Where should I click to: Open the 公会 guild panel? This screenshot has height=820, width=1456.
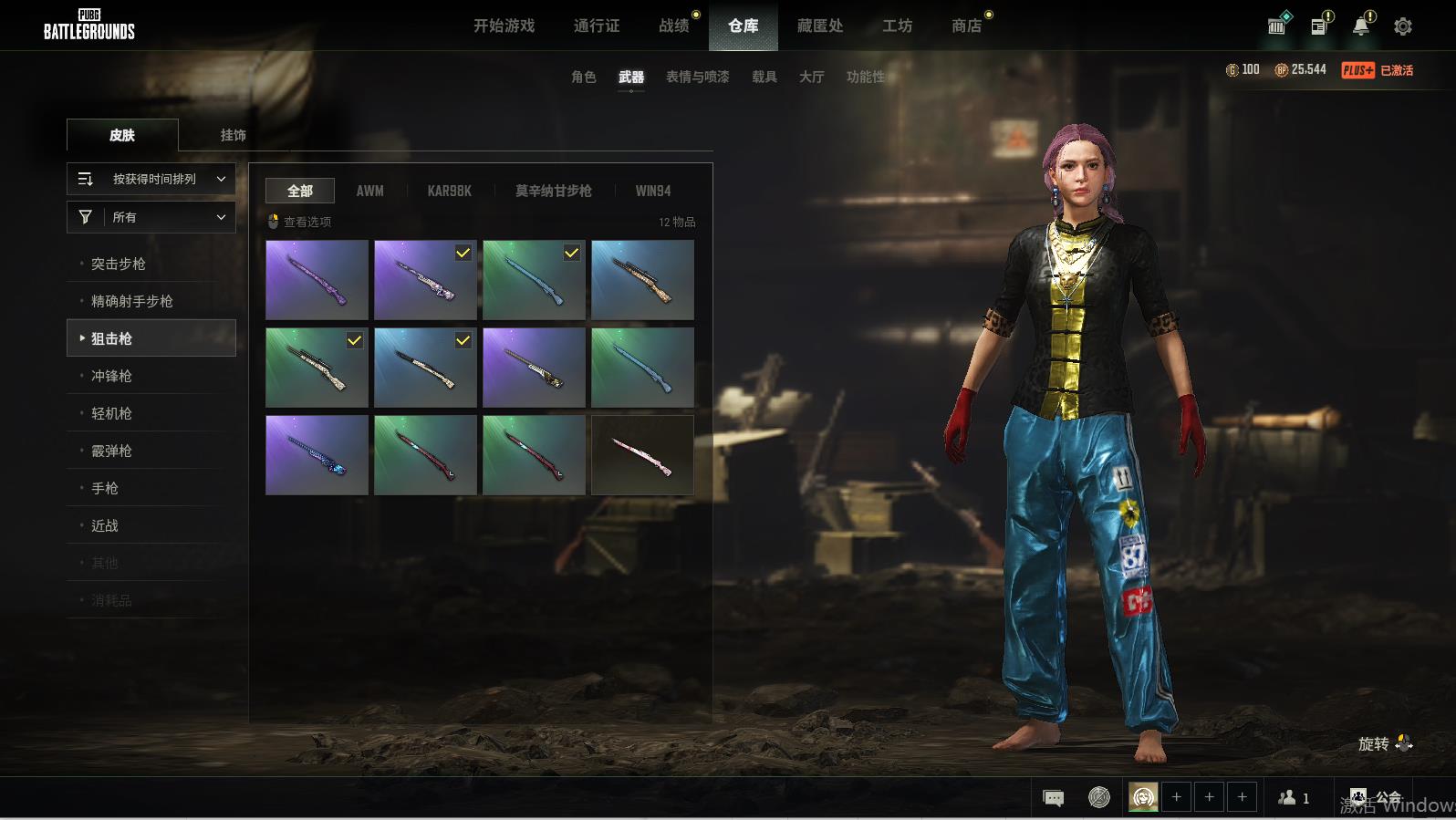point(1377,798)
